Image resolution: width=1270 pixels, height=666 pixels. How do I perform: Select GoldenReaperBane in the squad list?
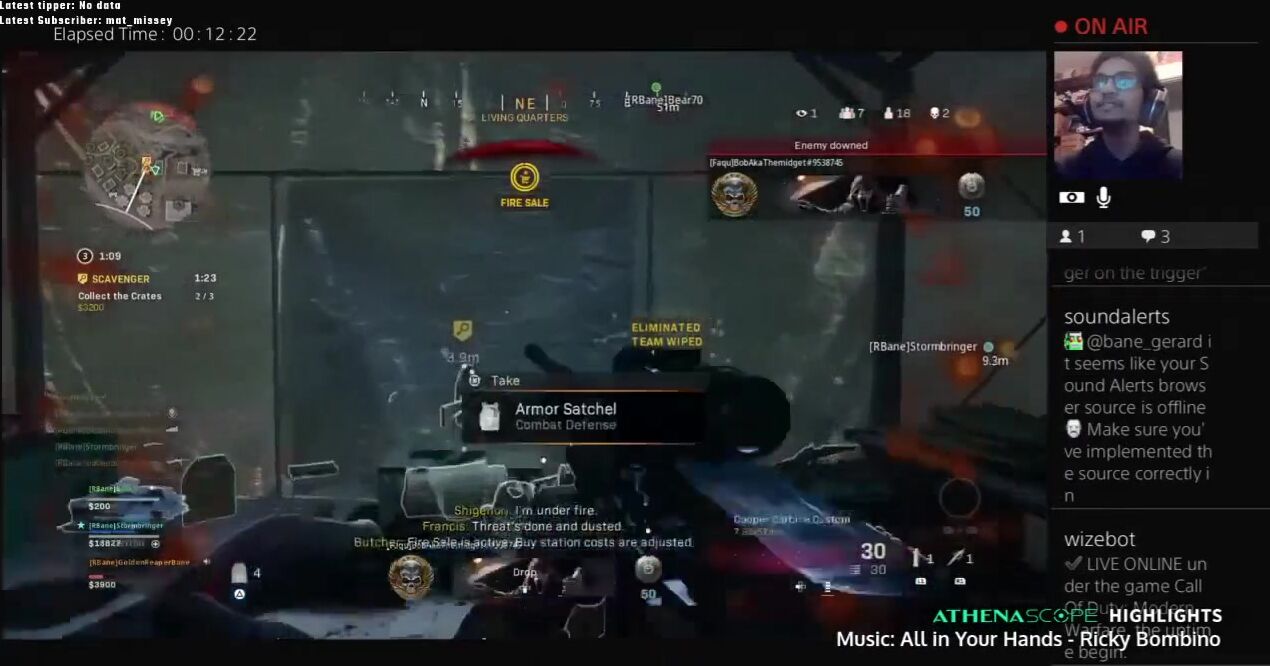[140, 563]
